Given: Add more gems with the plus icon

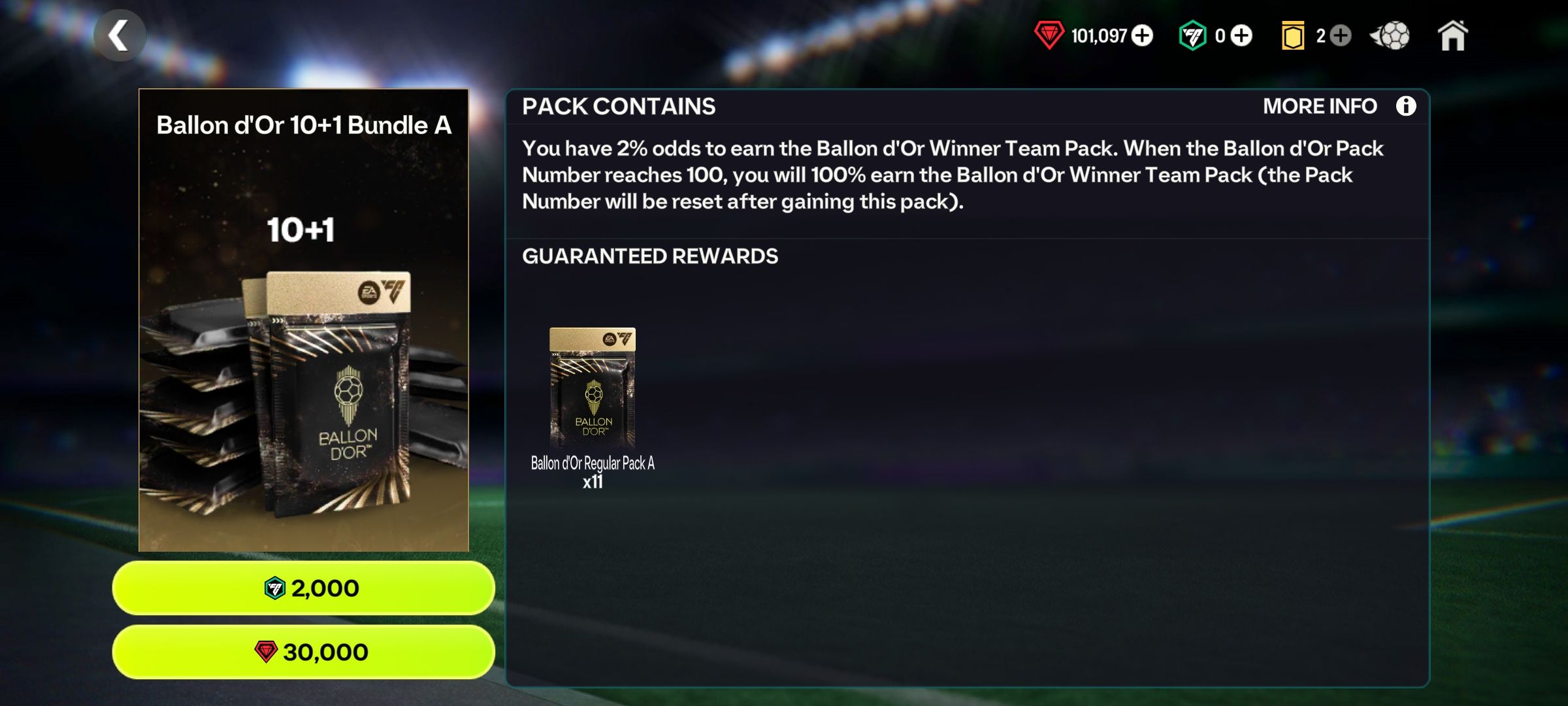Looking at the screenshot, I should click(1142, 35).
